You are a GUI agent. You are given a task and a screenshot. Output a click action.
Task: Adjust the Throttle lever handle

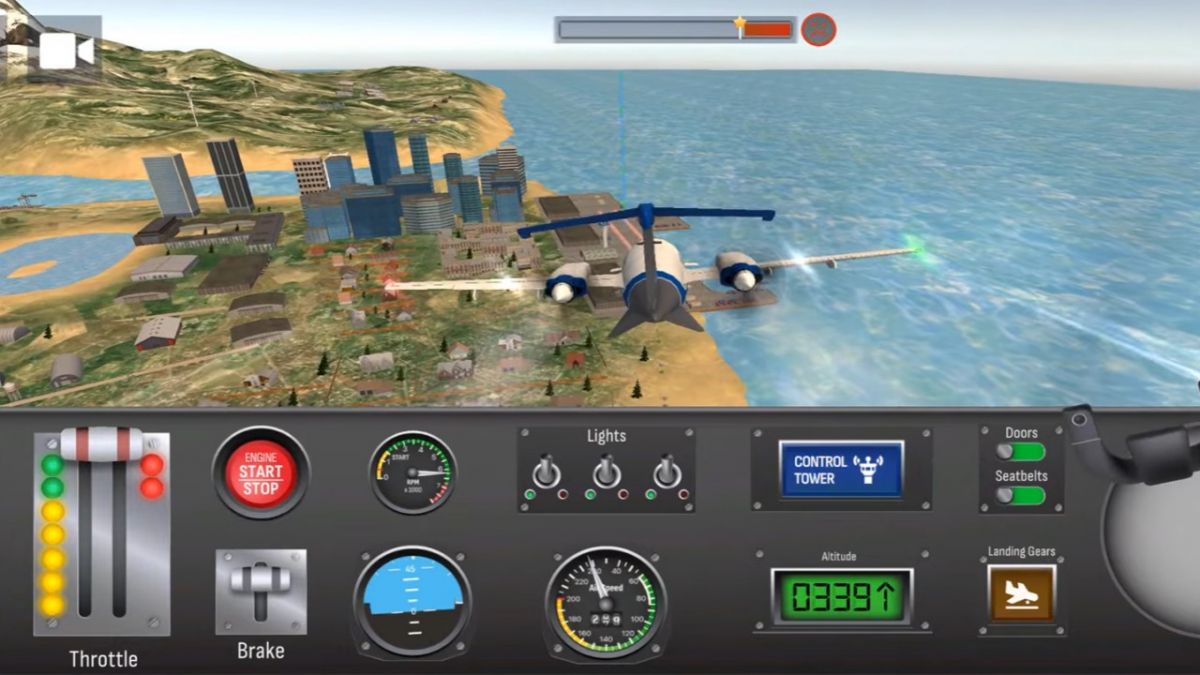pyautogui.click(x=101, y=444)
